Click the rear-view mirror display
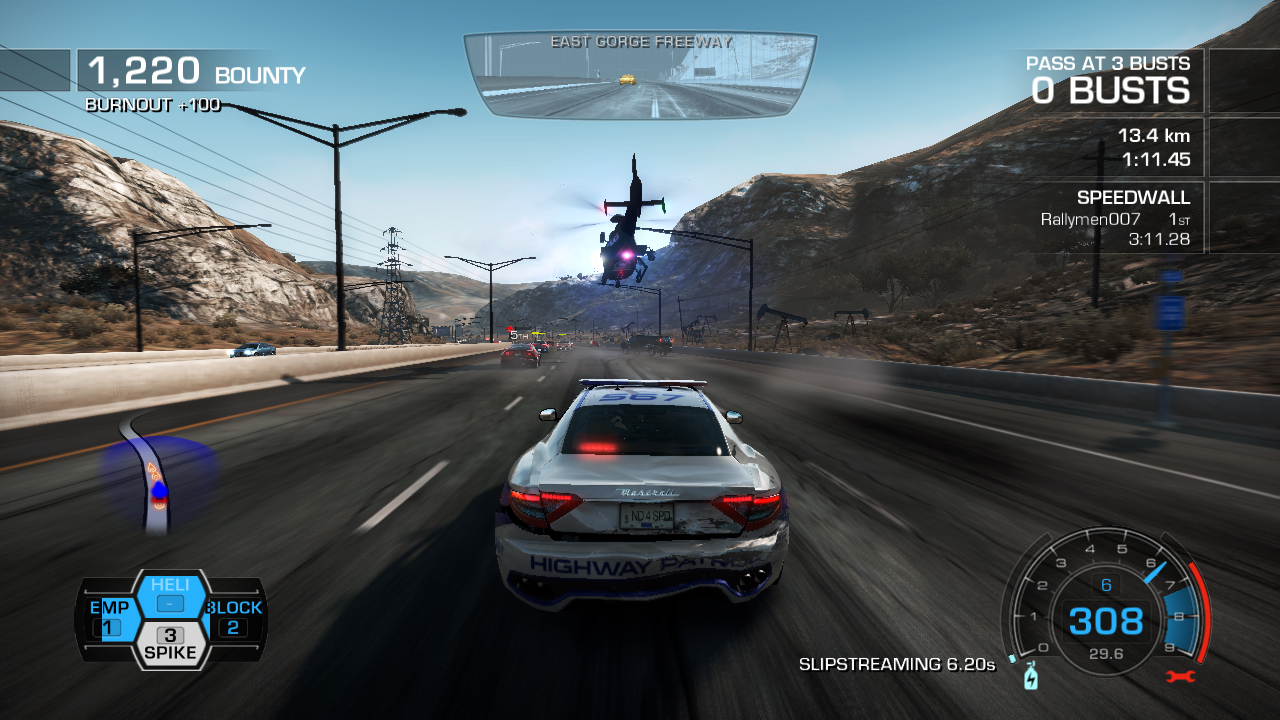Image resolution: width=1280 pixels, height=720 pixels. click(640, 75)
